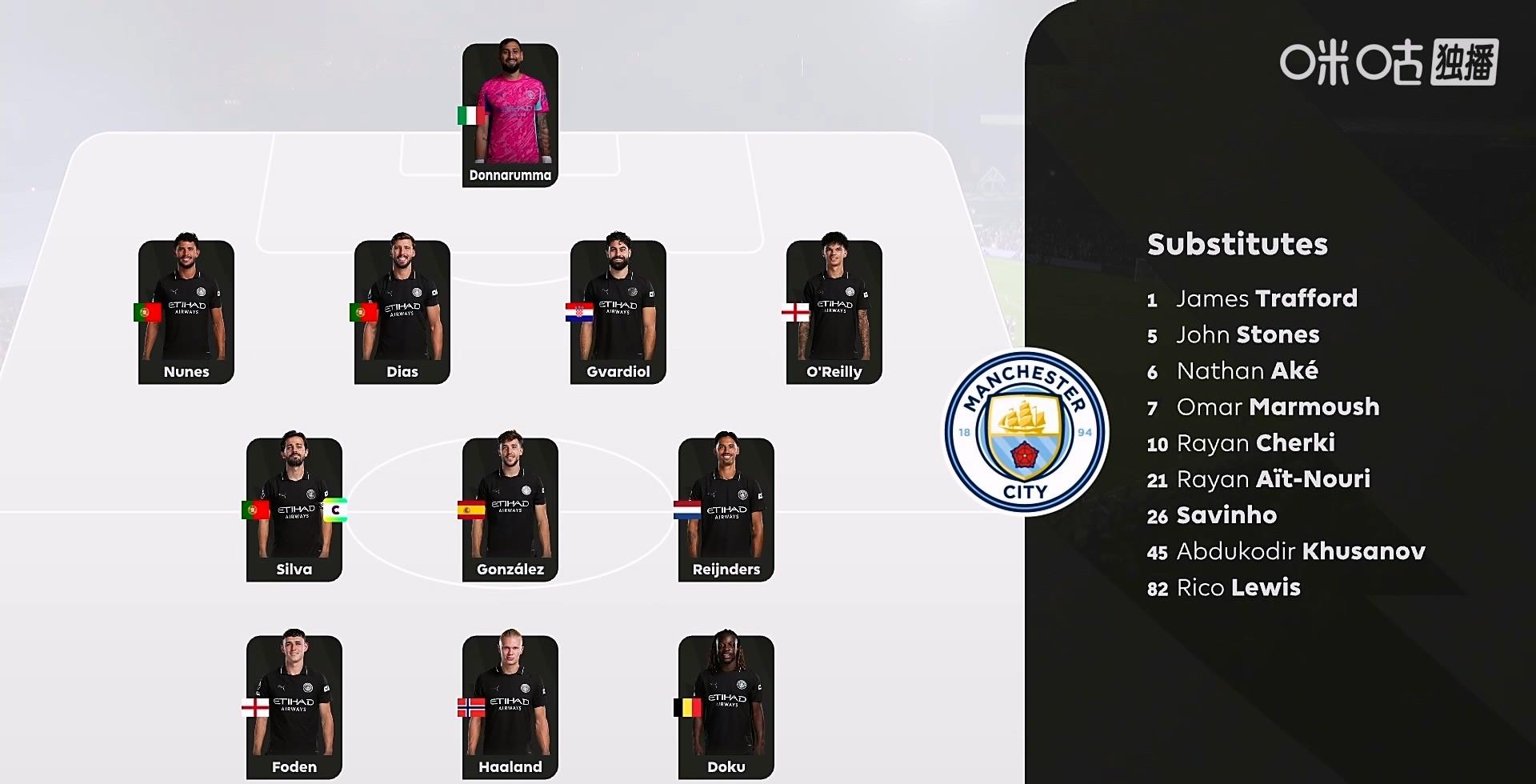The image size is (1536, 784).
Task: Choose substitute Rayan Aït-Nouri
Action: (x=1273, y=479)
